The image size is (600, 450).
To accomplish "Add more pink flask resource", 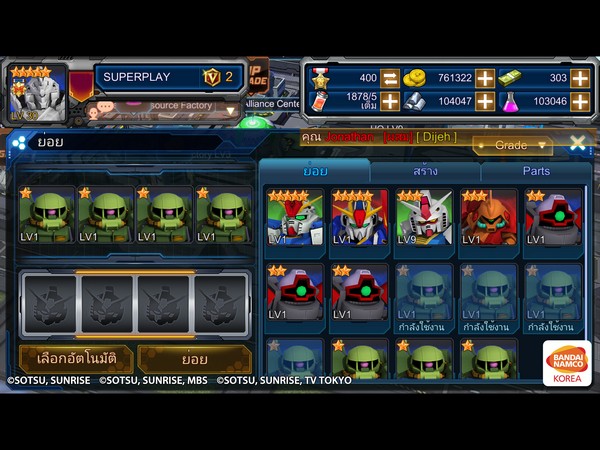I will [580, 101].
